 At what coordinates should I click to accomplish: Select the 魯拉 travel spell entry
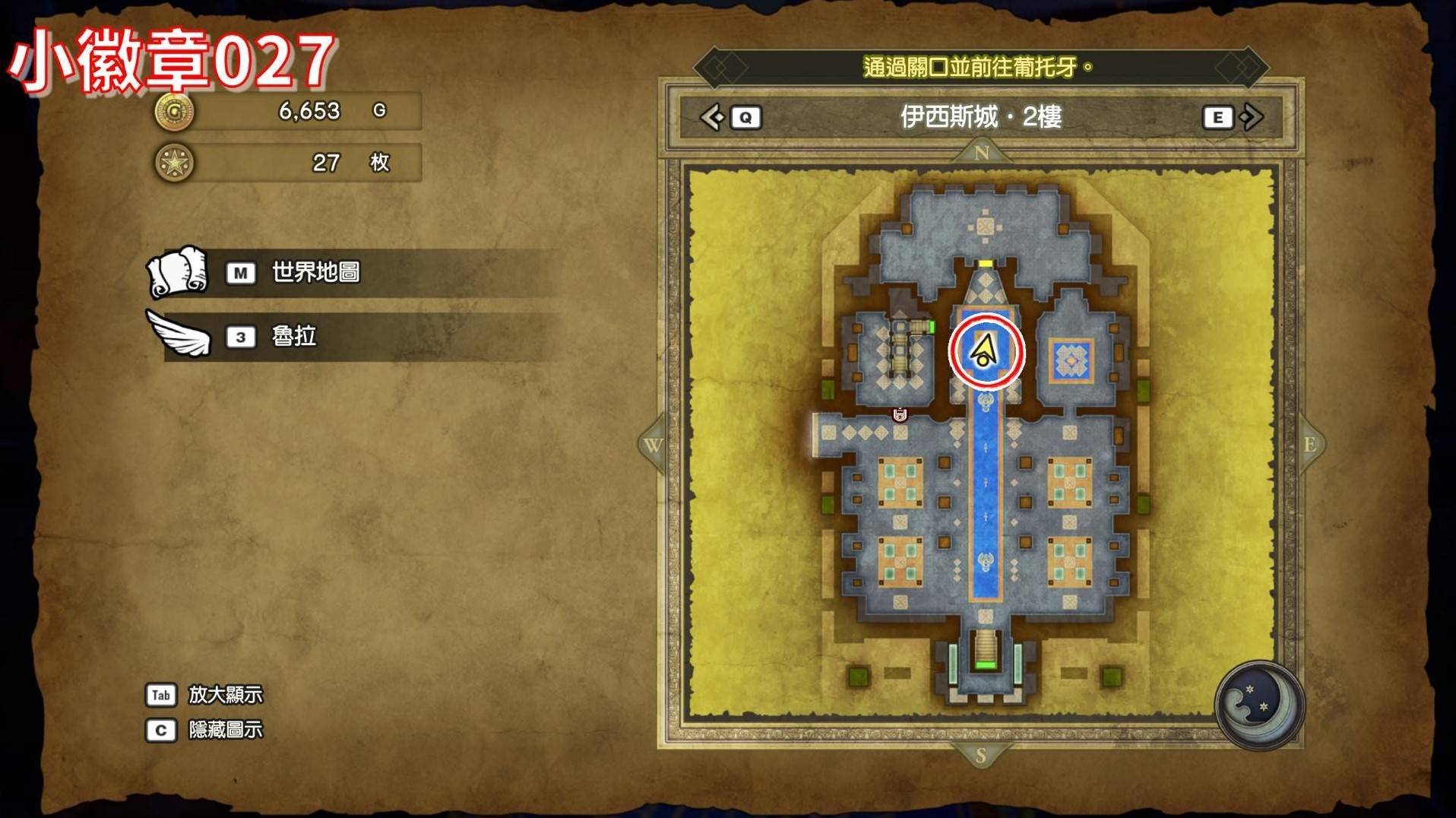293,336
